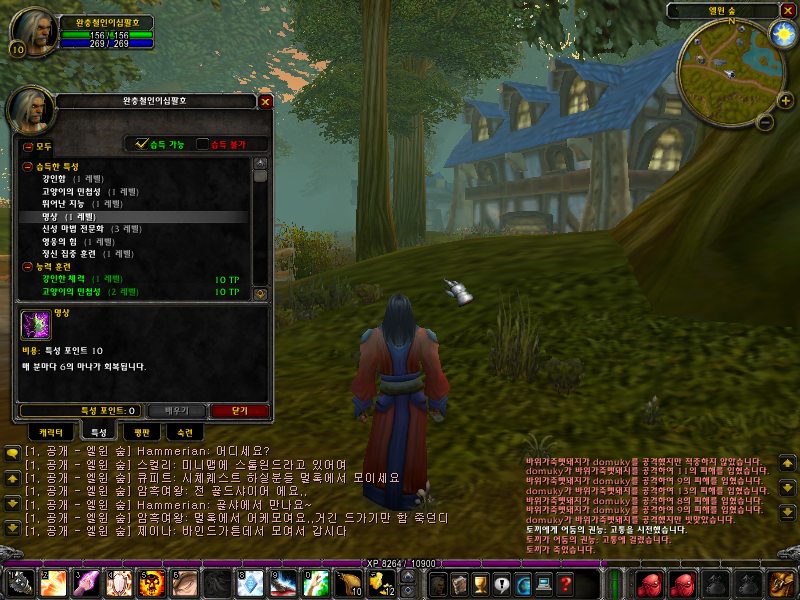Click the 배우기 learn button
The image size is (800, 600).
[176, 410]
